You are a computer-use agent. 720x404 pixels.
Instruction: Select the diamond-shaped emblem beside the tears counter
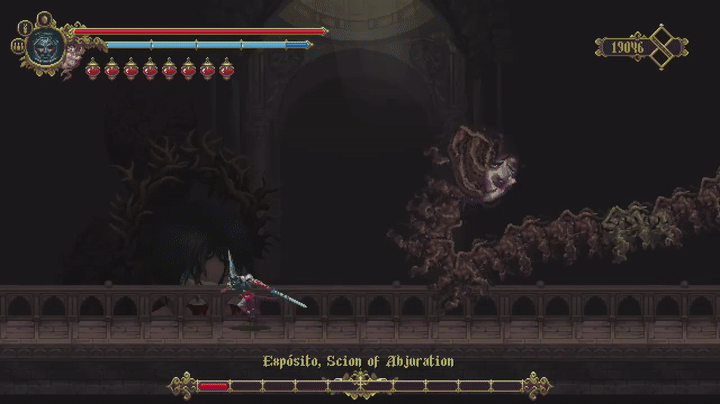663,47
